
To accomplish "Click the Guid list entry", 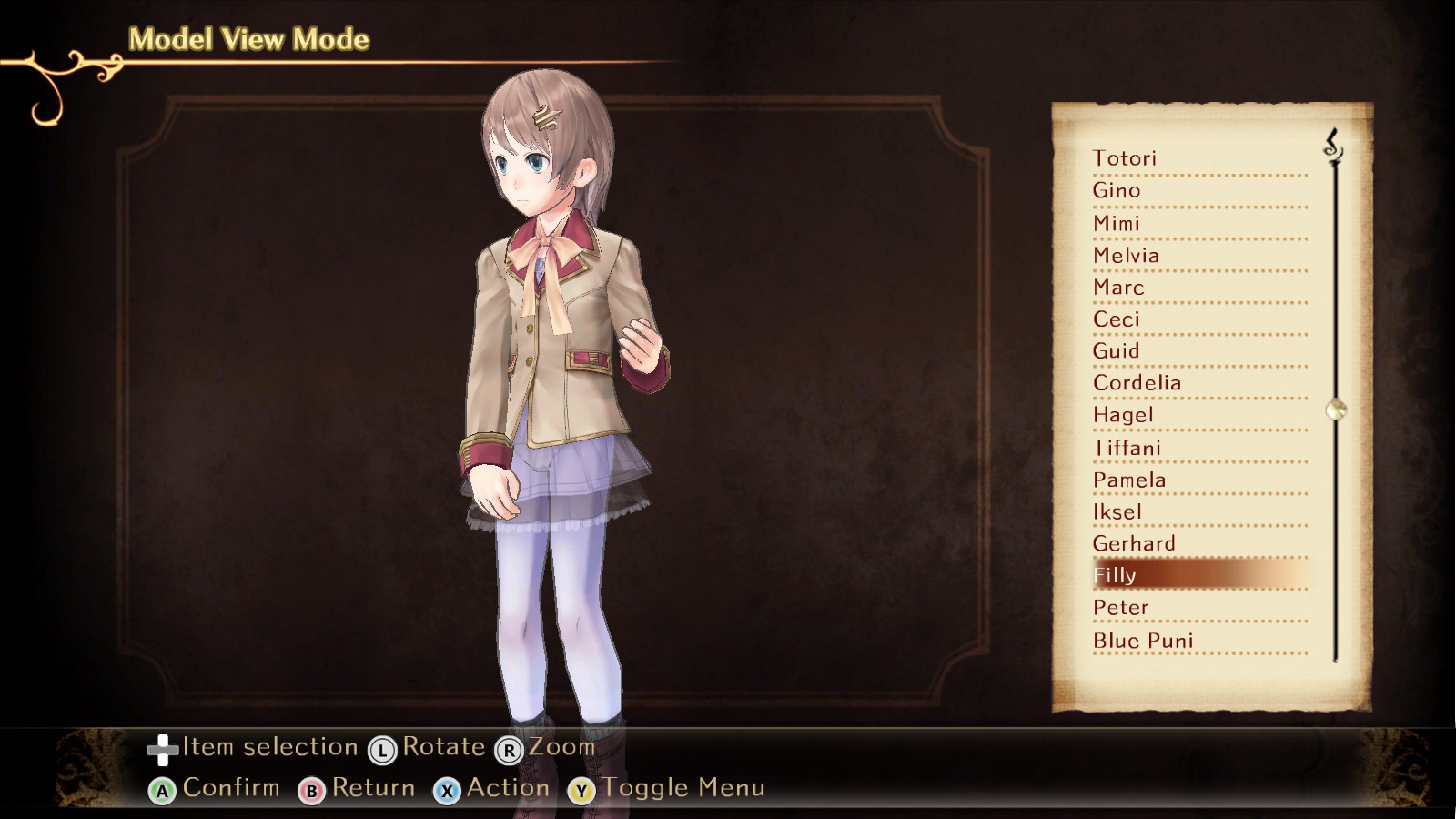I will 1117,351.
